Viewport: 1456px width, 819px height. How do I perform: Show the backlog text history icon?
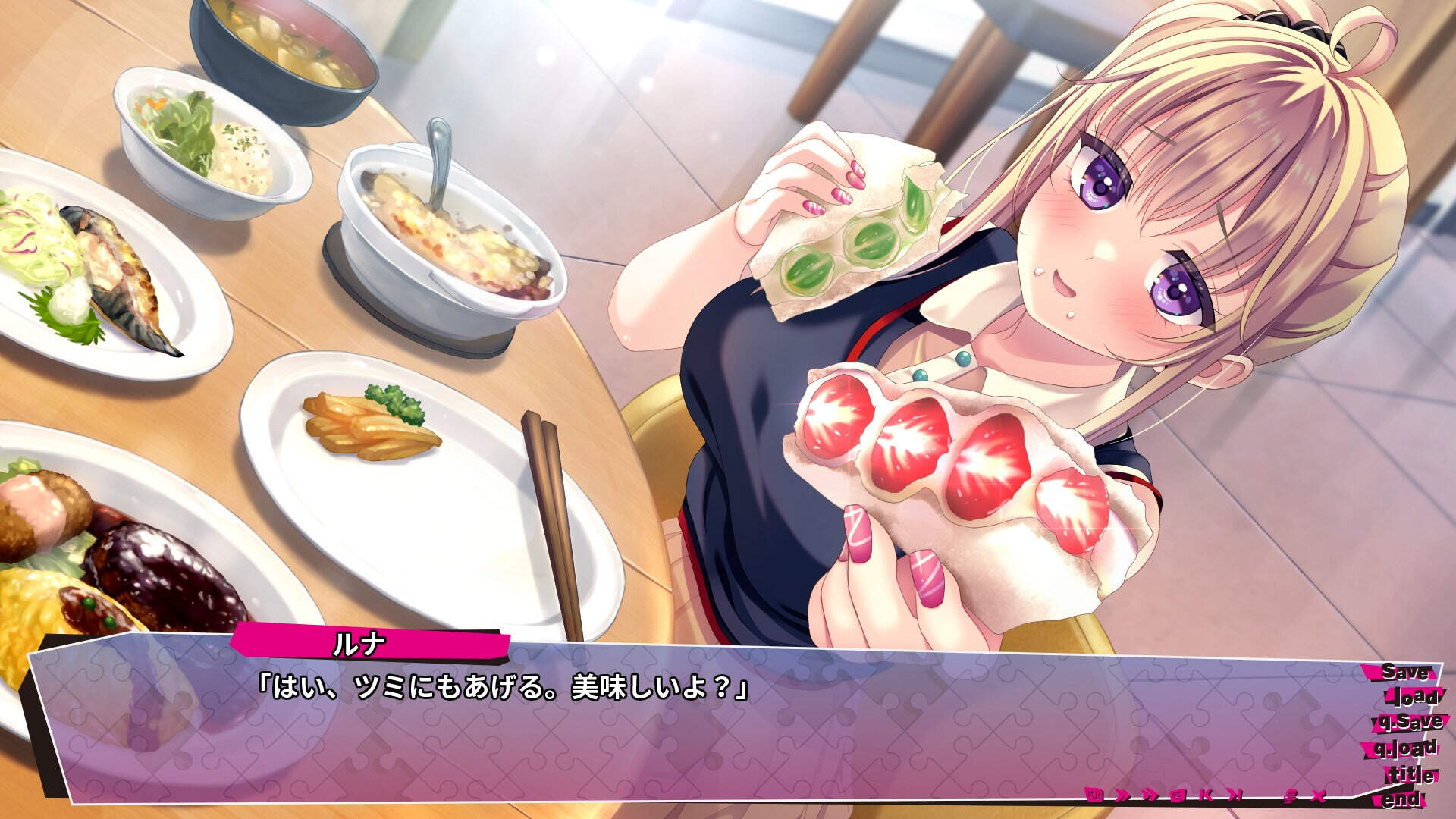(x=1178, y=795)
